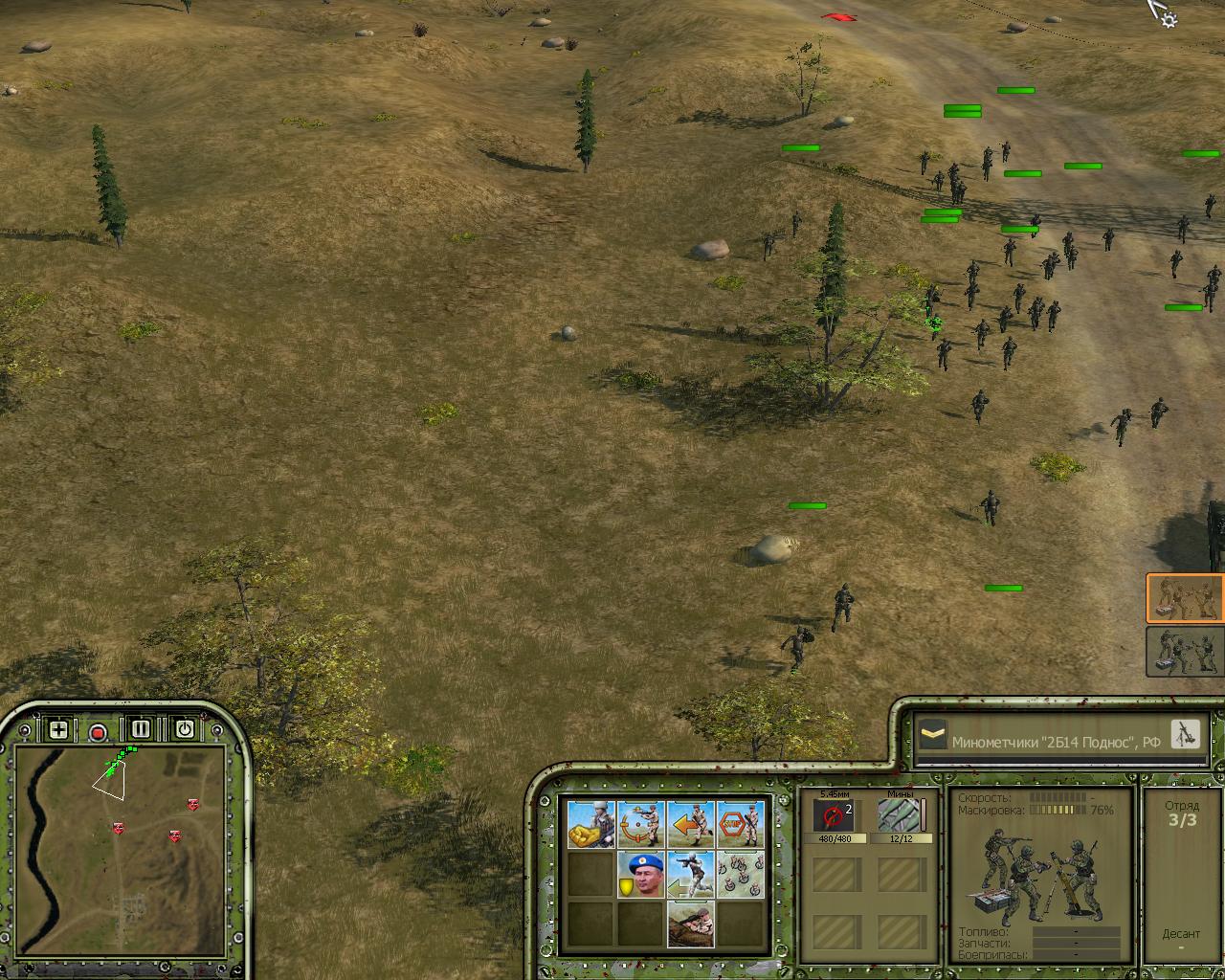Activate the prone soldier lie-down command
Screen dimensions: 1225x980
[690, 924]
